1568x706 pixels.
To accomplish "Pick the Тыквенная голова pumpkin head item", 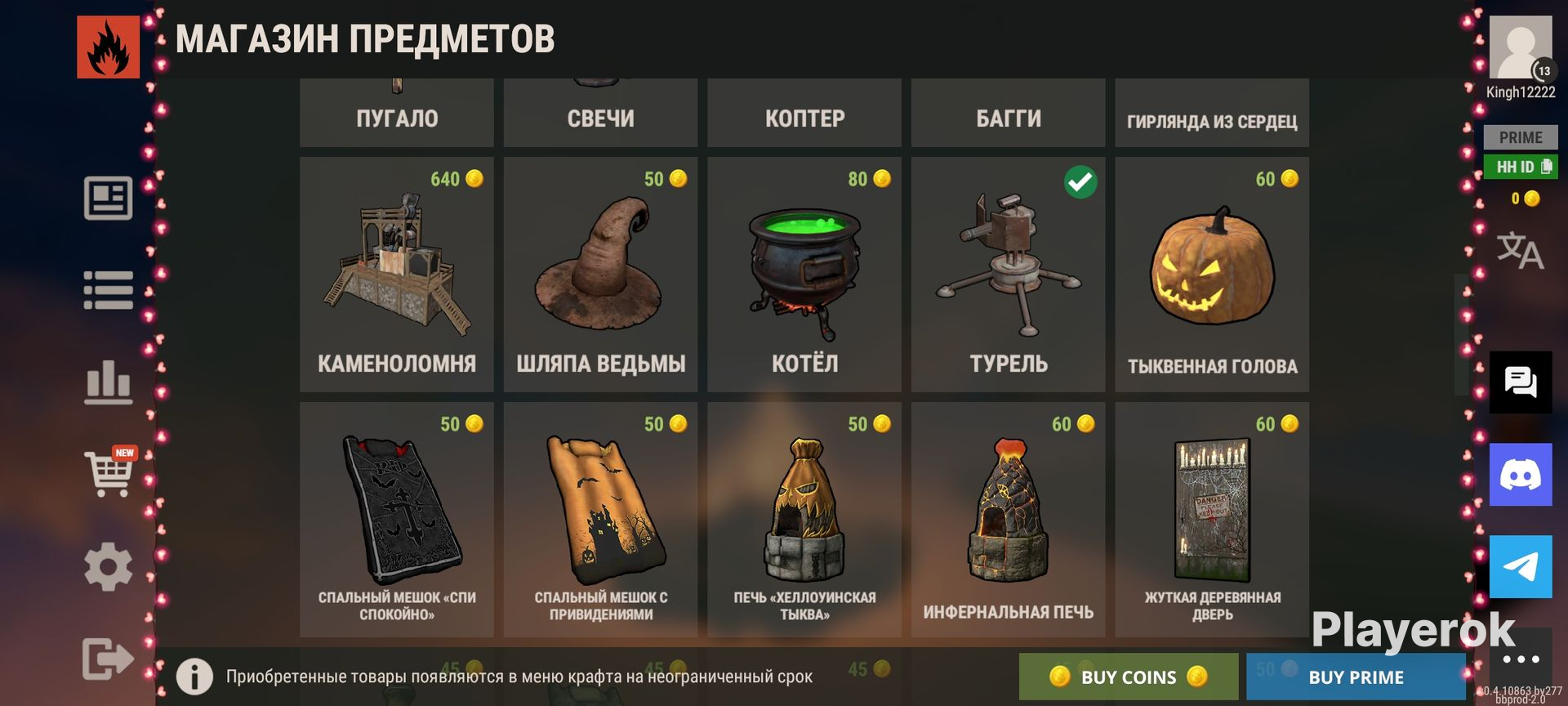I will point(1212,275).
